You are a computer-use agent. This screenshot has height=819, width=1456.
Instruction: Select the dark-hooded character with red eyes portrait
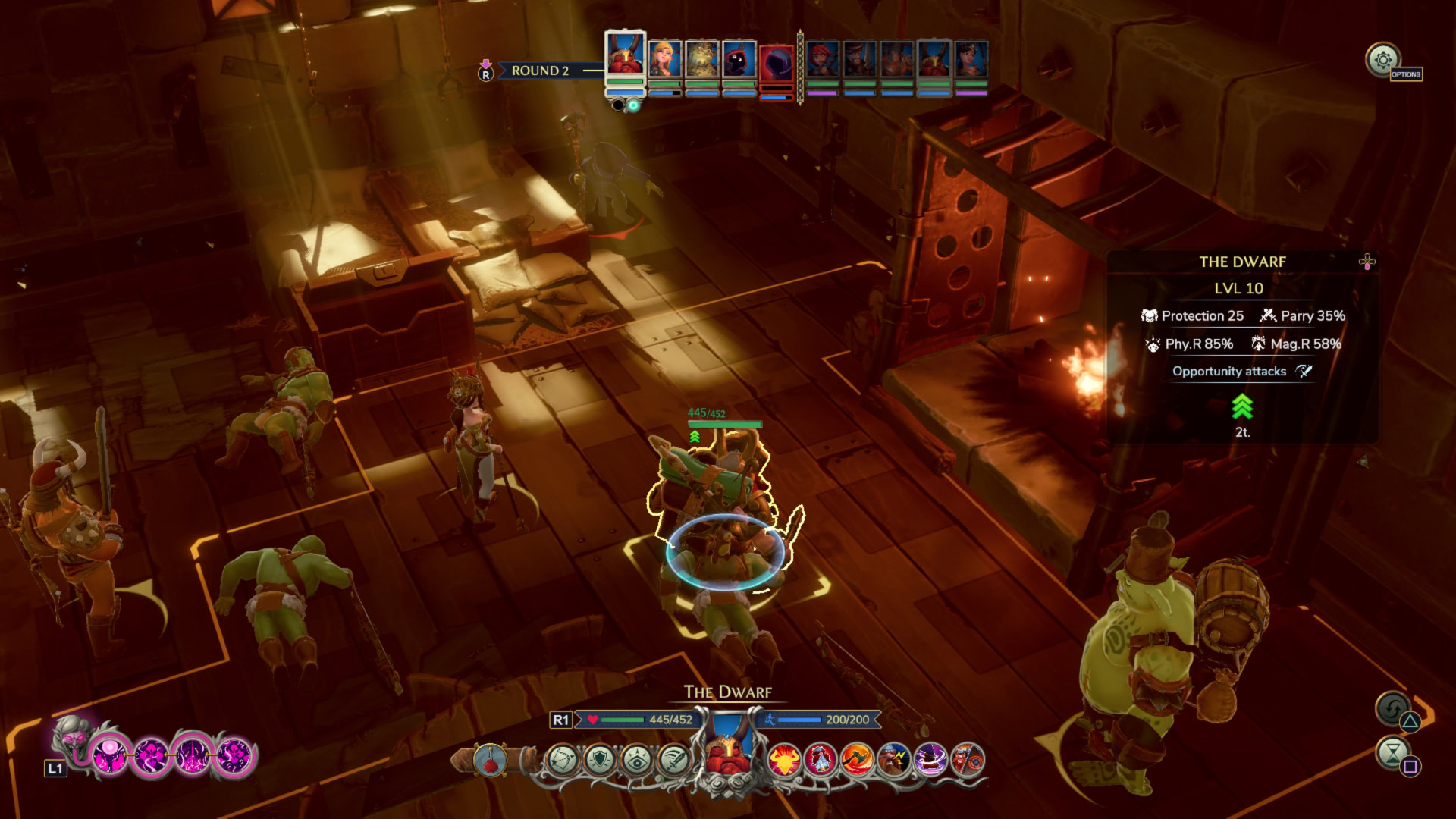[739, 59]
